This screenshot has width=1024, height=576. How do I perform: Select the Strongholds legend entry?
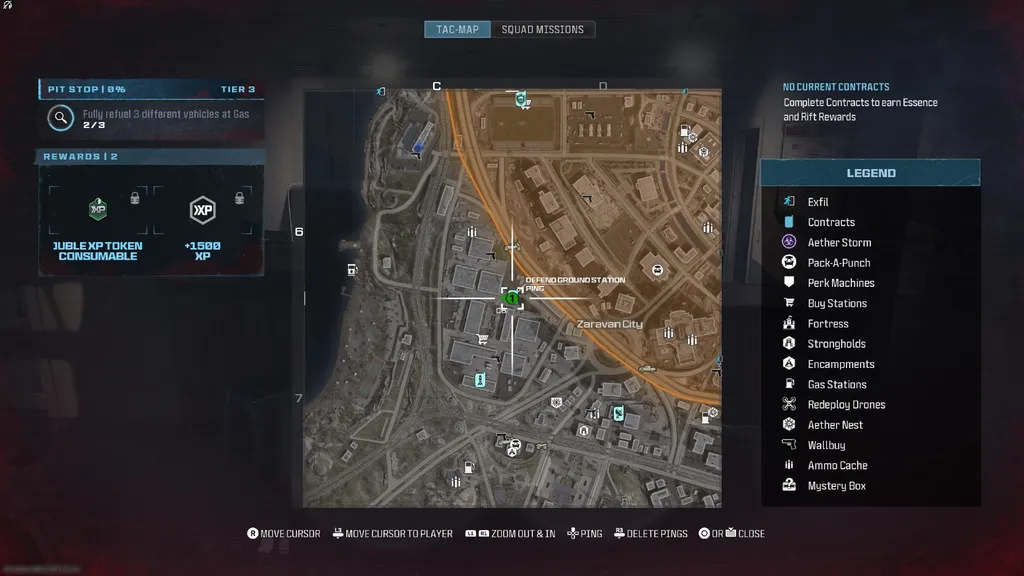(837, 344)
